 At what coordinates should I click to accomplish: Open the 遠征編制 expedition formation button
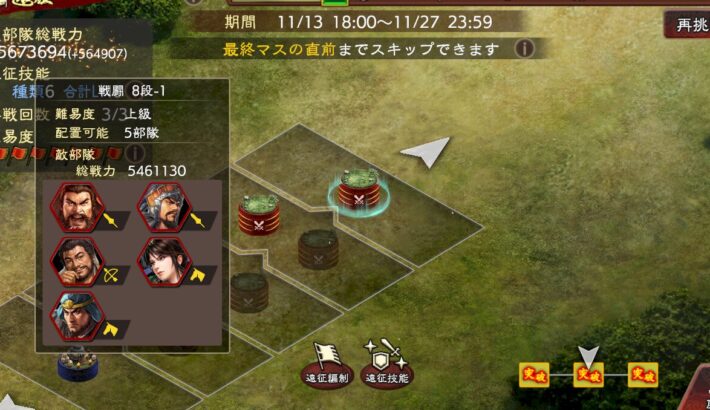327,367
